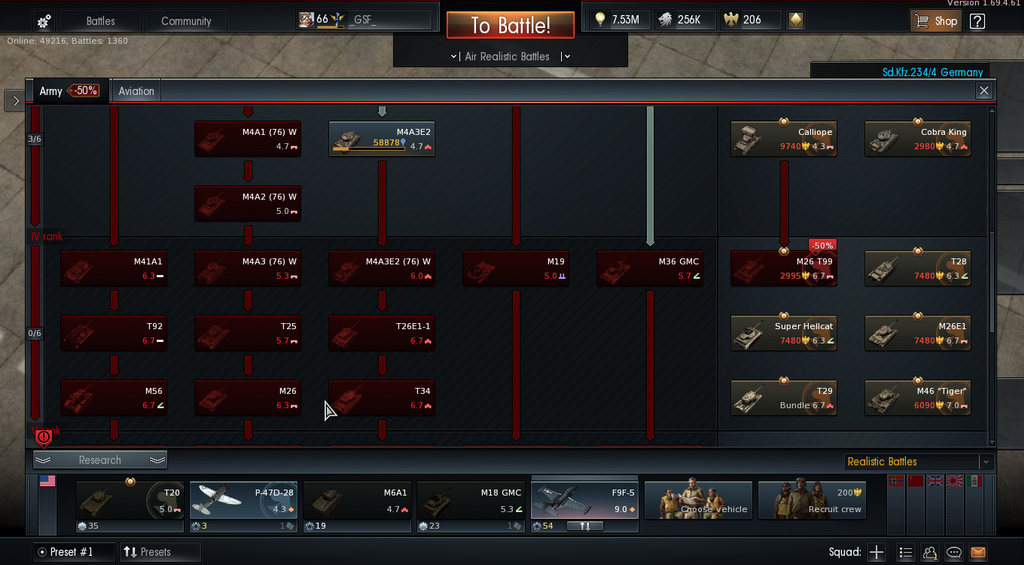Screen dimensions: 1024x565
Task: Select the P-47D-28 crew slot
Action: [x=243, y=500]
